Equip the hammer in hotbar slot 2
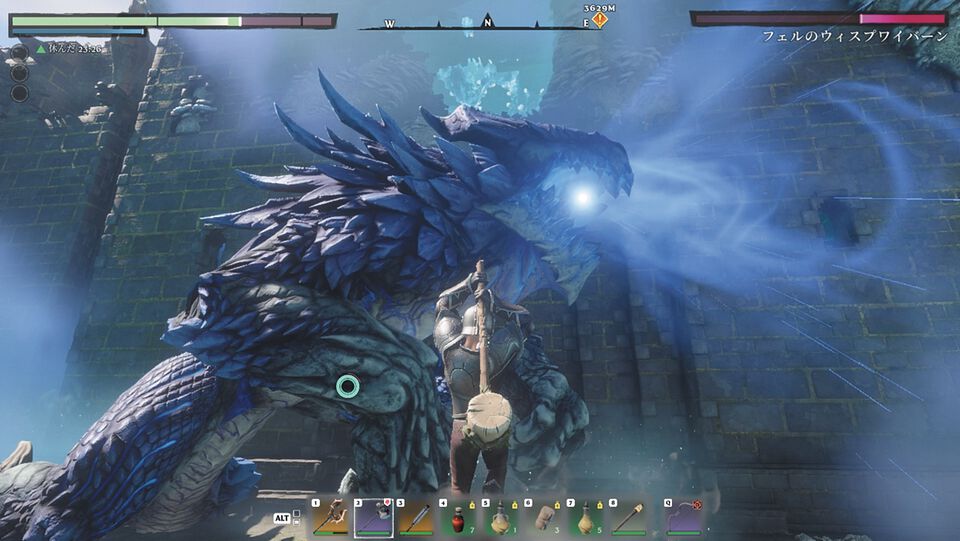This screenshot has width=960, height=541. (x=373, y=517)
